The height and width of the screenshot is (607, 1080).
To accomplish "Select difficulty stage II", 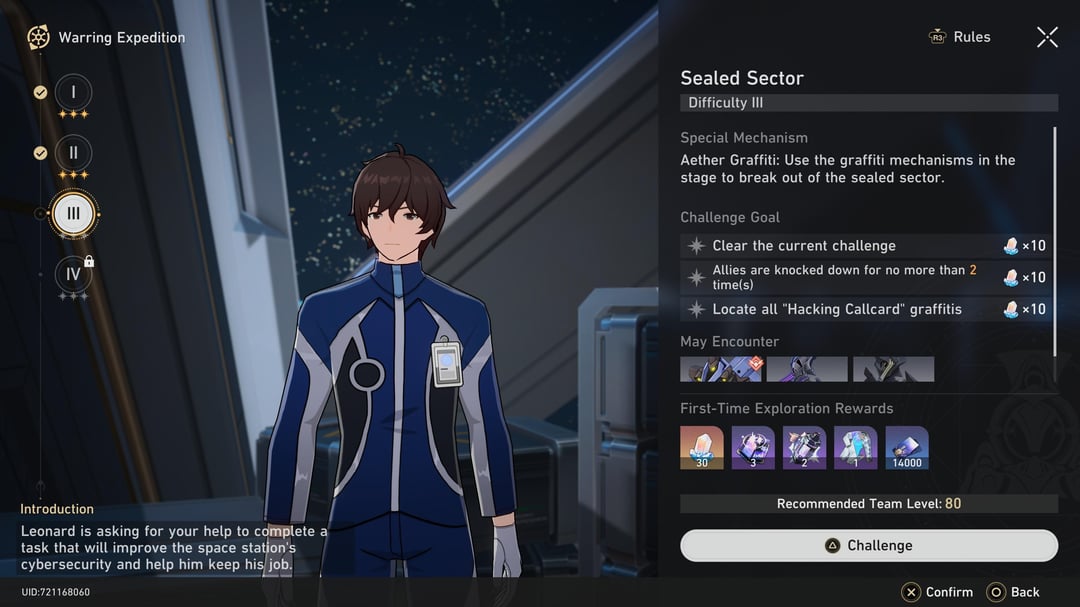I will pos(73,153).
